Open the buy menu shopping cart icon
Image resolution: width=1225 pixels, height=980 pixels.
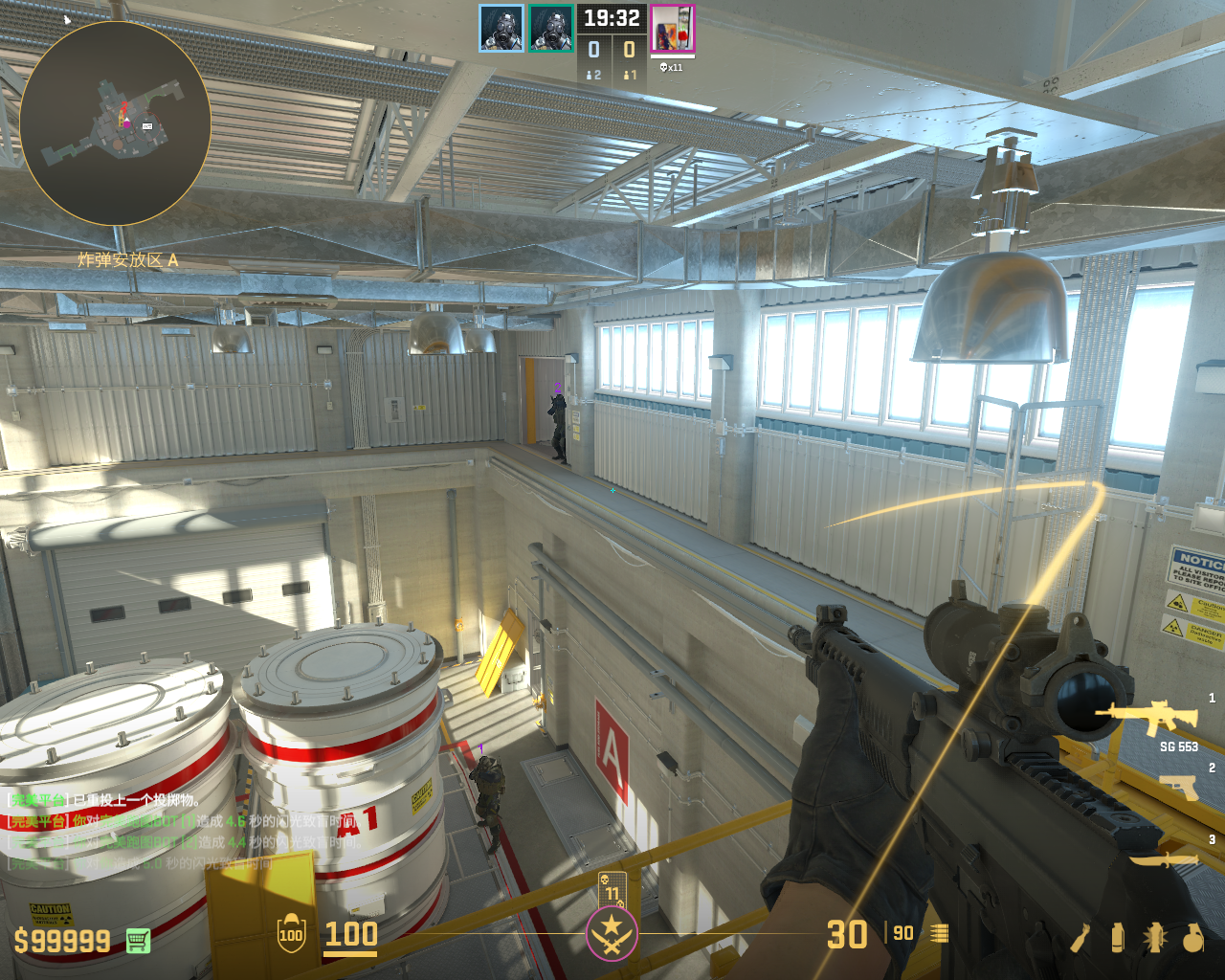(x=139, y=941)
